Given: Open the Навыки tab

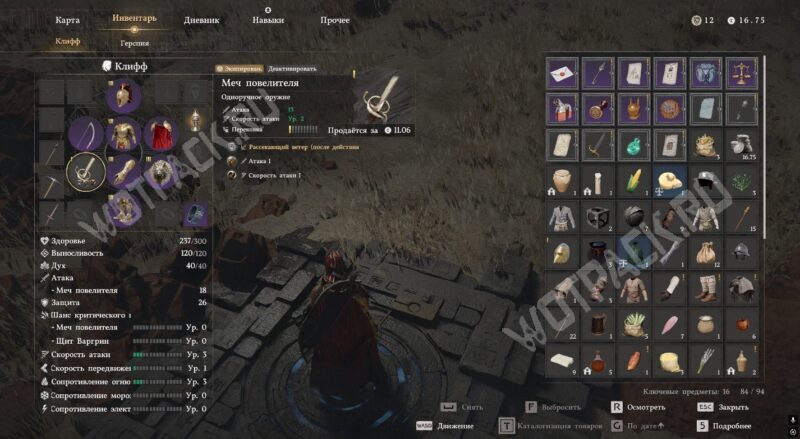Looking at the screenshot, I should click(x=268, y=19).
